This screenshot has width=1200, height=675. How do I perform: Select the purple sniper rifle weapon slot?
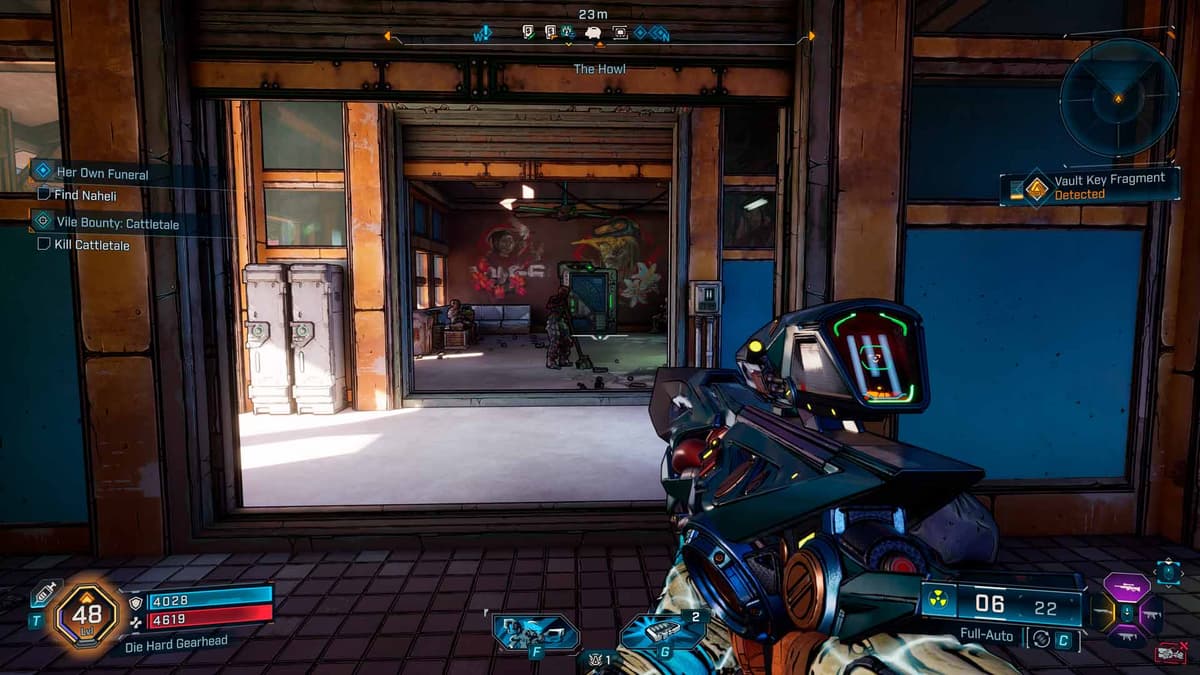1126,588
